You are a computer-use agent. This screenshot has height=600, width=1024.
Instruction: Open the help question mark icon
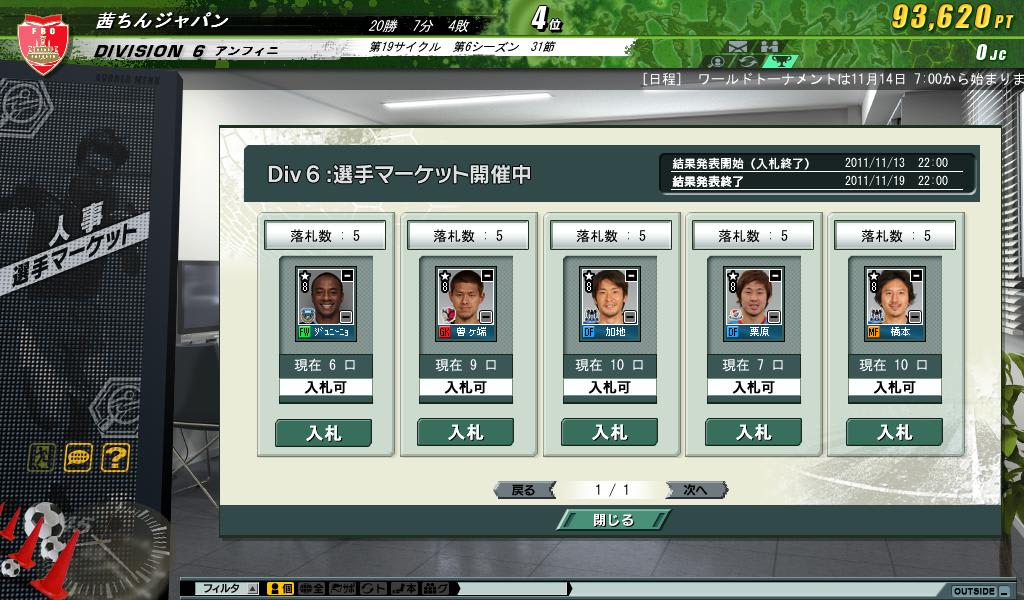point(116,458)
